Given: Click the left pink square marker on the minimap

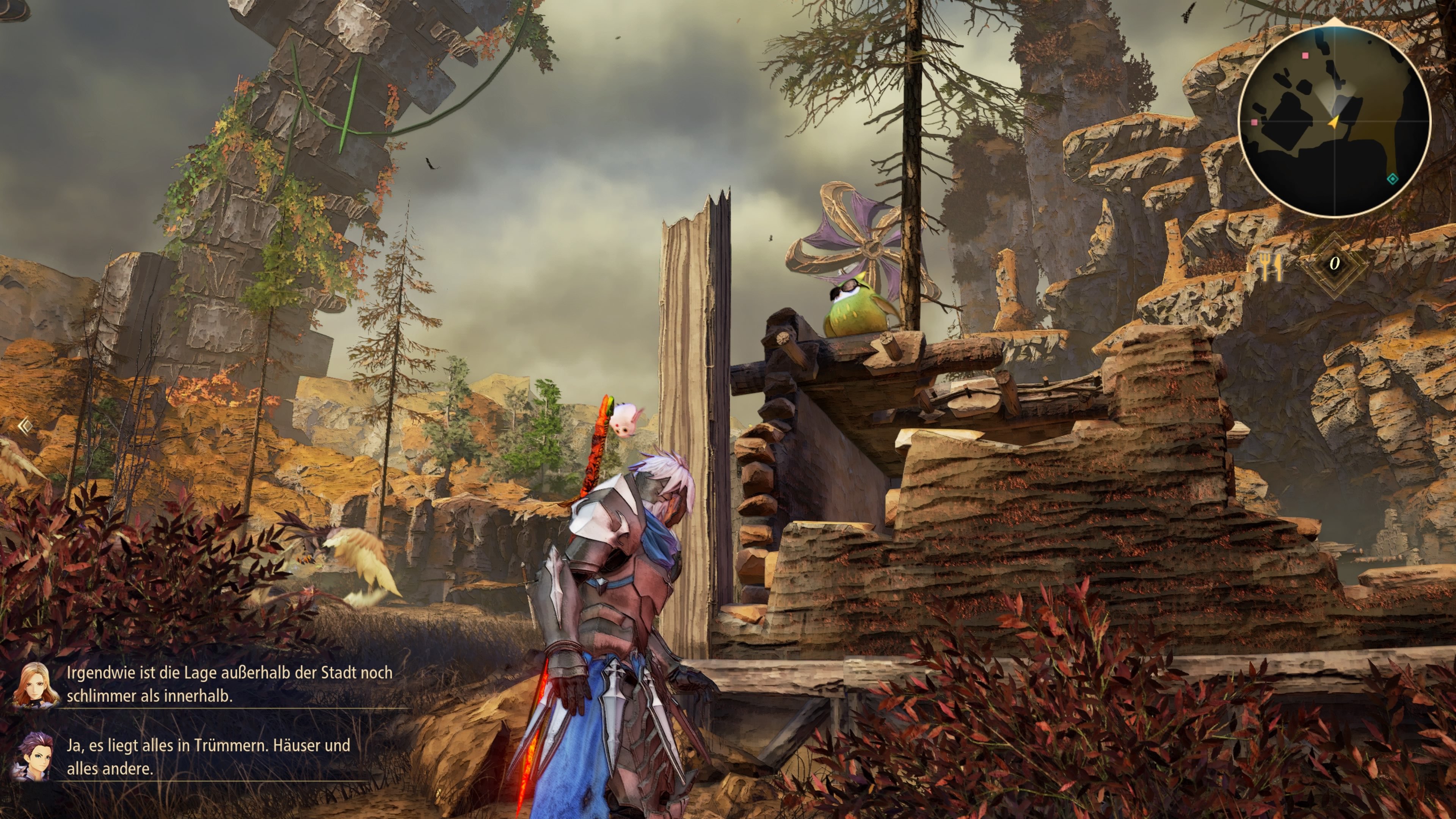Looking at the screenshot, I should pyautogui.click(x=1254, y=122).
